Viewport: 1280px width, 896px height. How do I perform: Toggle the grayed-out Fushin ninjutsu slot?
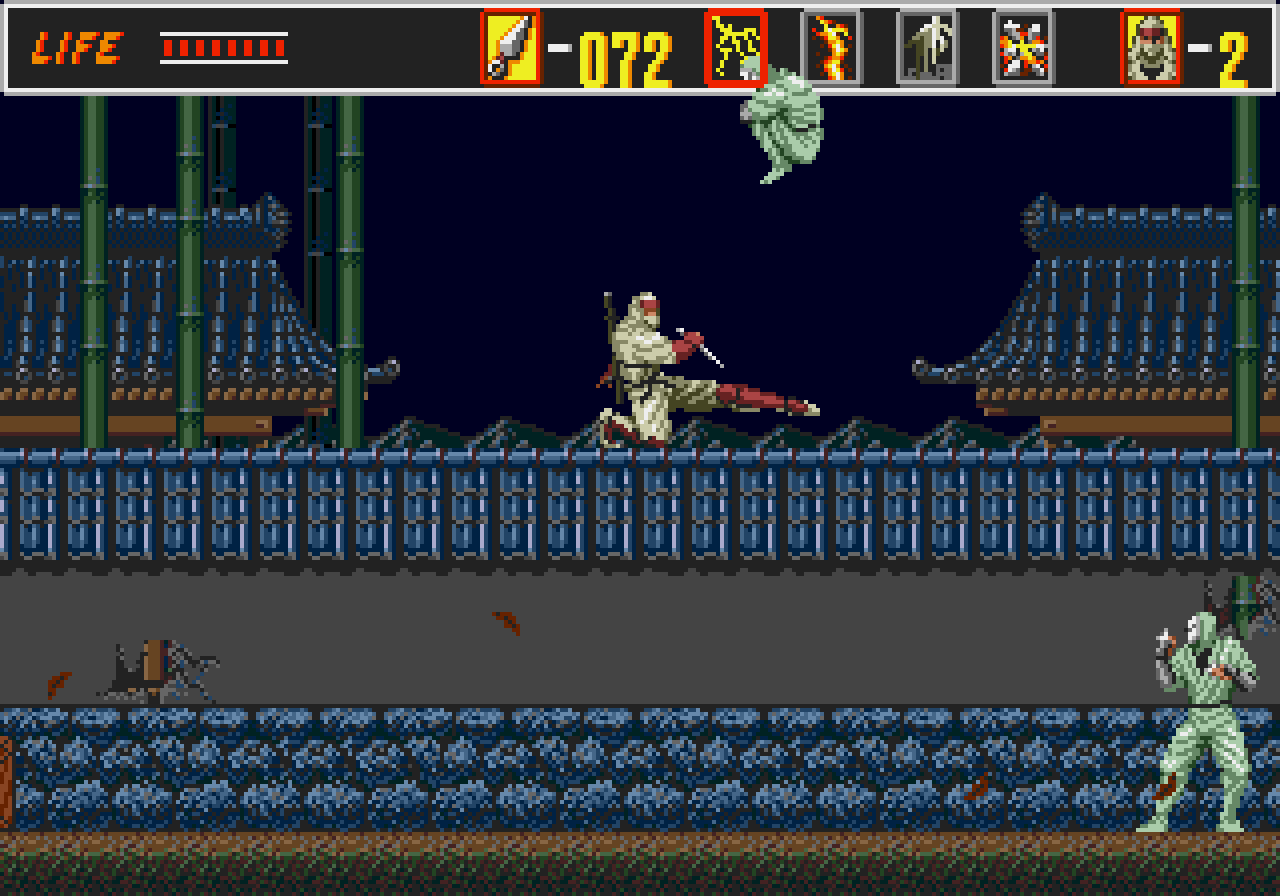pos(928,45)
